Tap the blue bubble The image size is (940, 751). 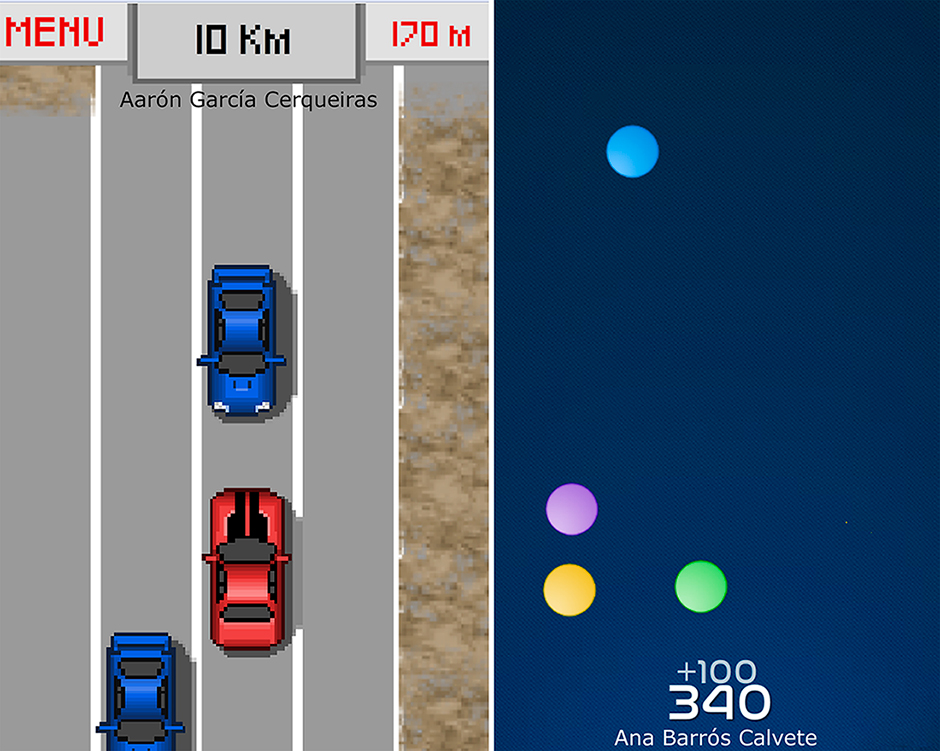point(632,152)
